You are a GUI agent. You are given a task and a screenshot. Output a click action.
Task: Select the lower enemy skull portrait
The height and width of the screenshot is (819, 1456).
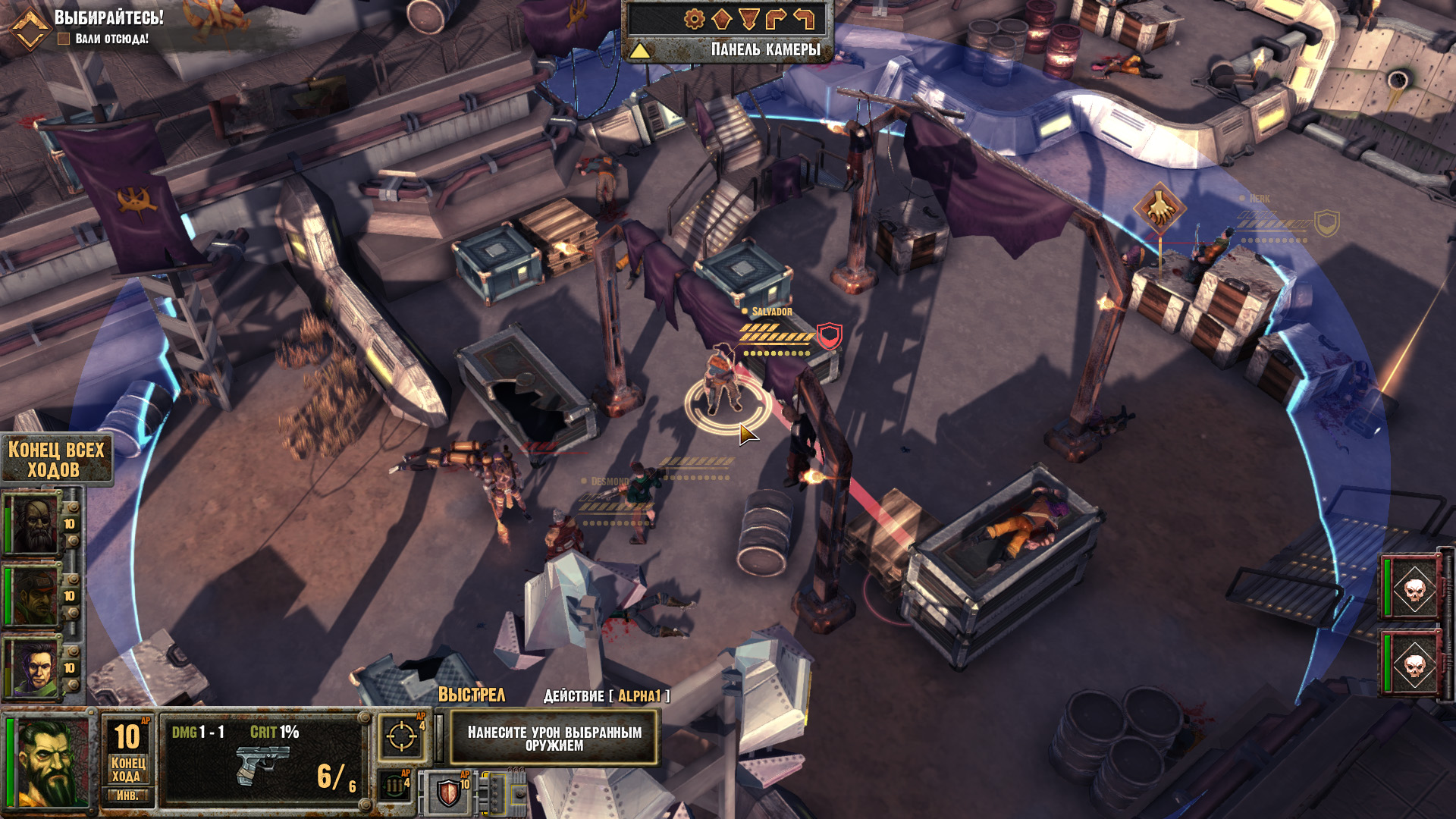coord(1414,664)
